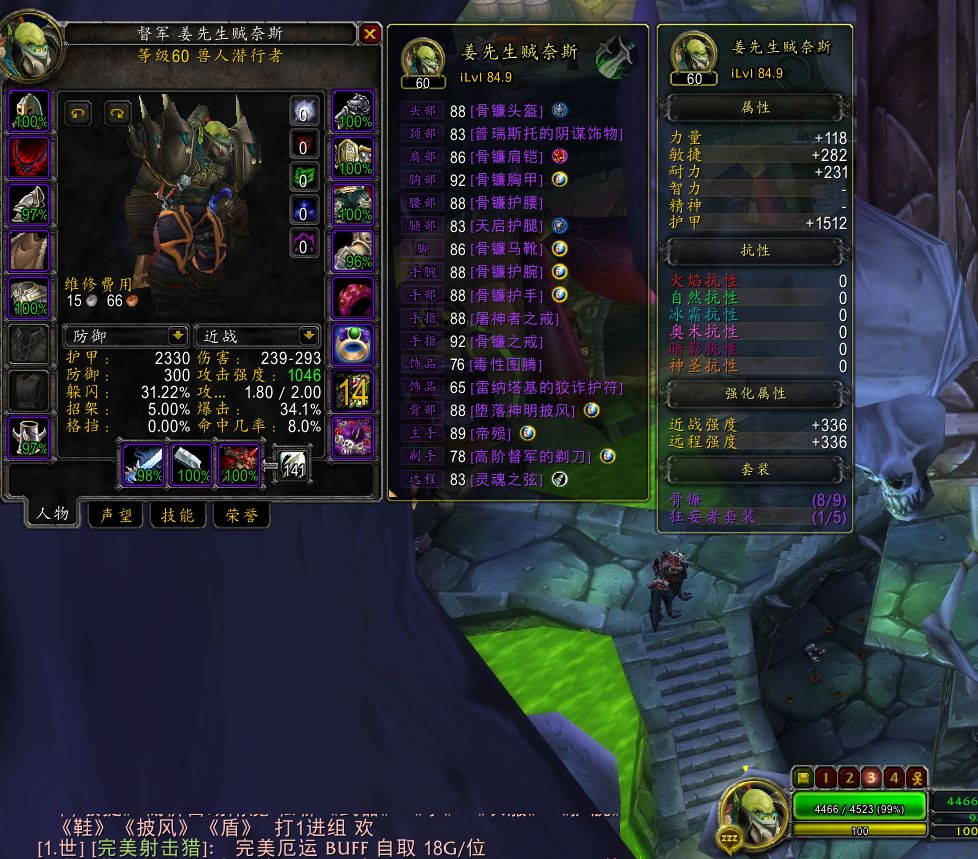Viewport: 978px width, 859px height.
Task: Switch to the 声望 tab
Action: coord(117,515)
